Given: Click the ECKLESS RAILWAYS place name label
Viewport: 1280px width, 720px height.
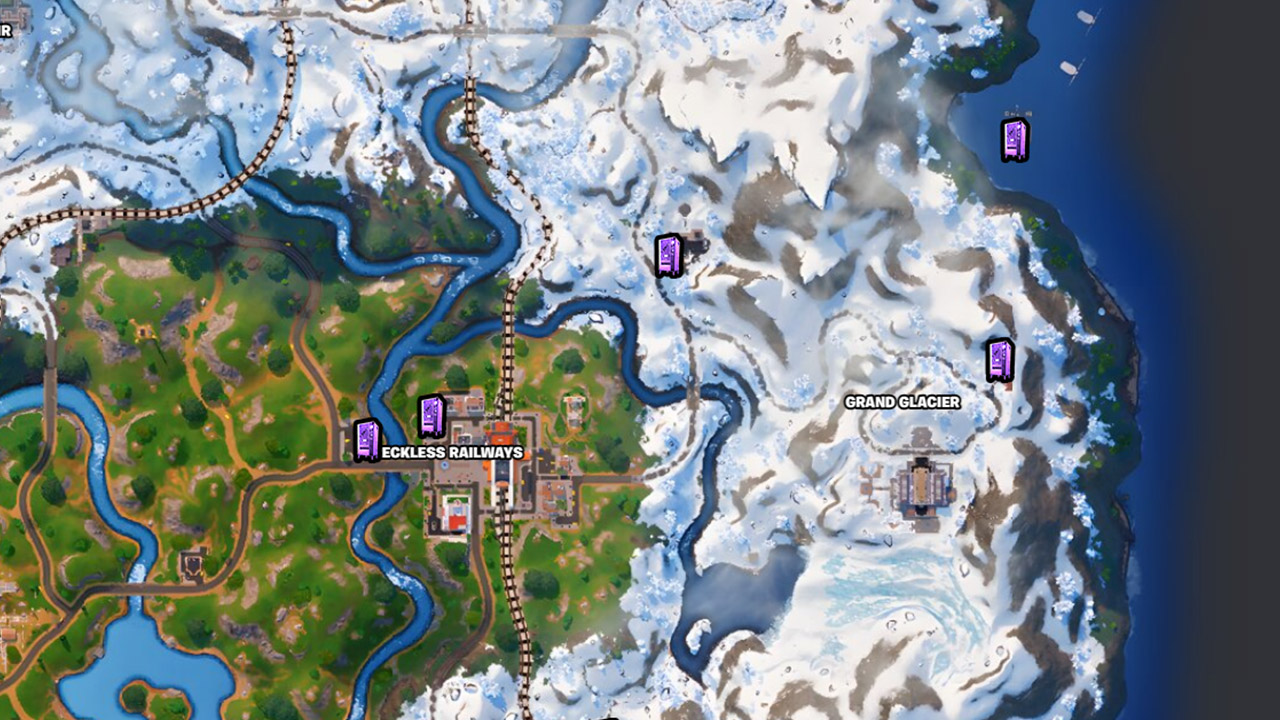Looking at the screenshot, I should 452,452.
